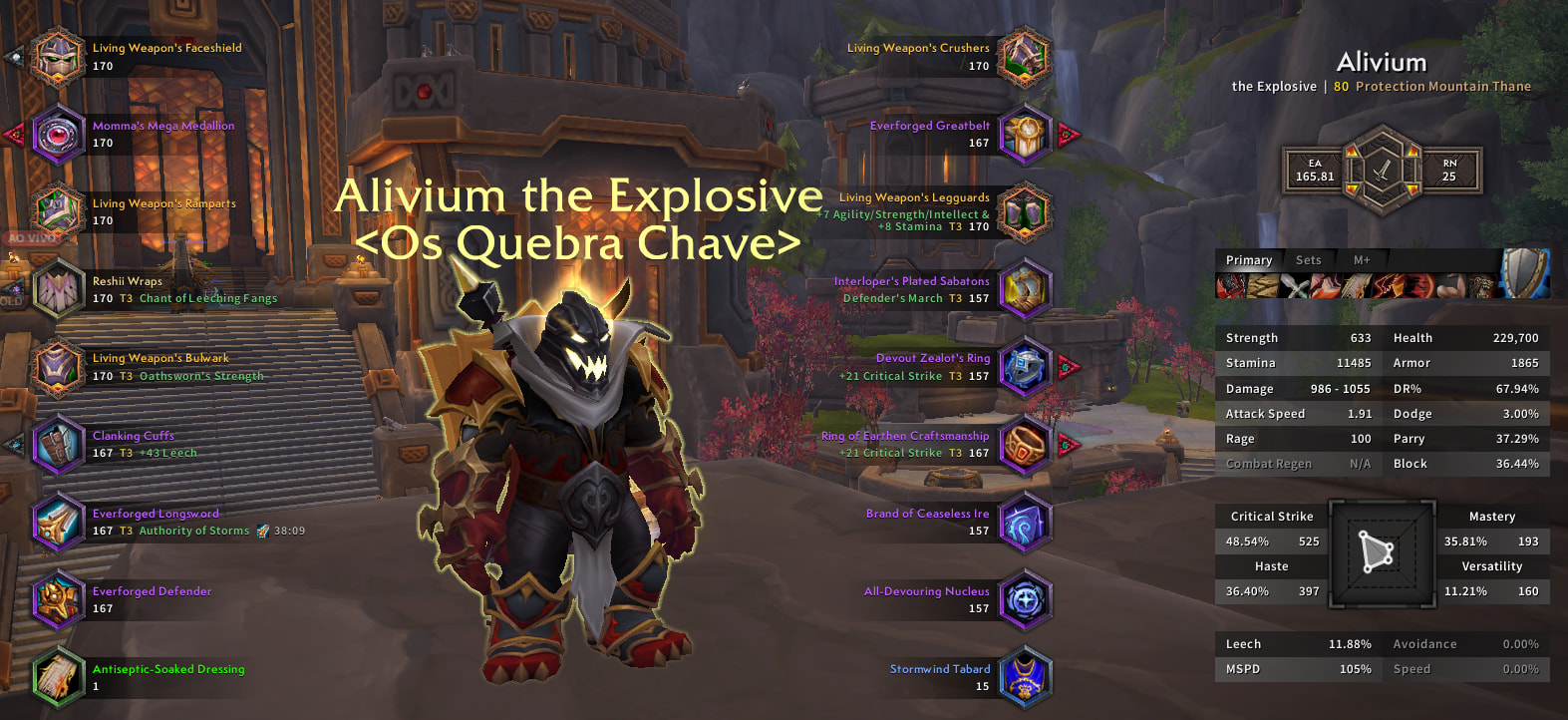Viewport: 1568px width, 720px height.
Task: Open the Living Weapon's Bulwark chest slot
Action: tap(58, 367)
